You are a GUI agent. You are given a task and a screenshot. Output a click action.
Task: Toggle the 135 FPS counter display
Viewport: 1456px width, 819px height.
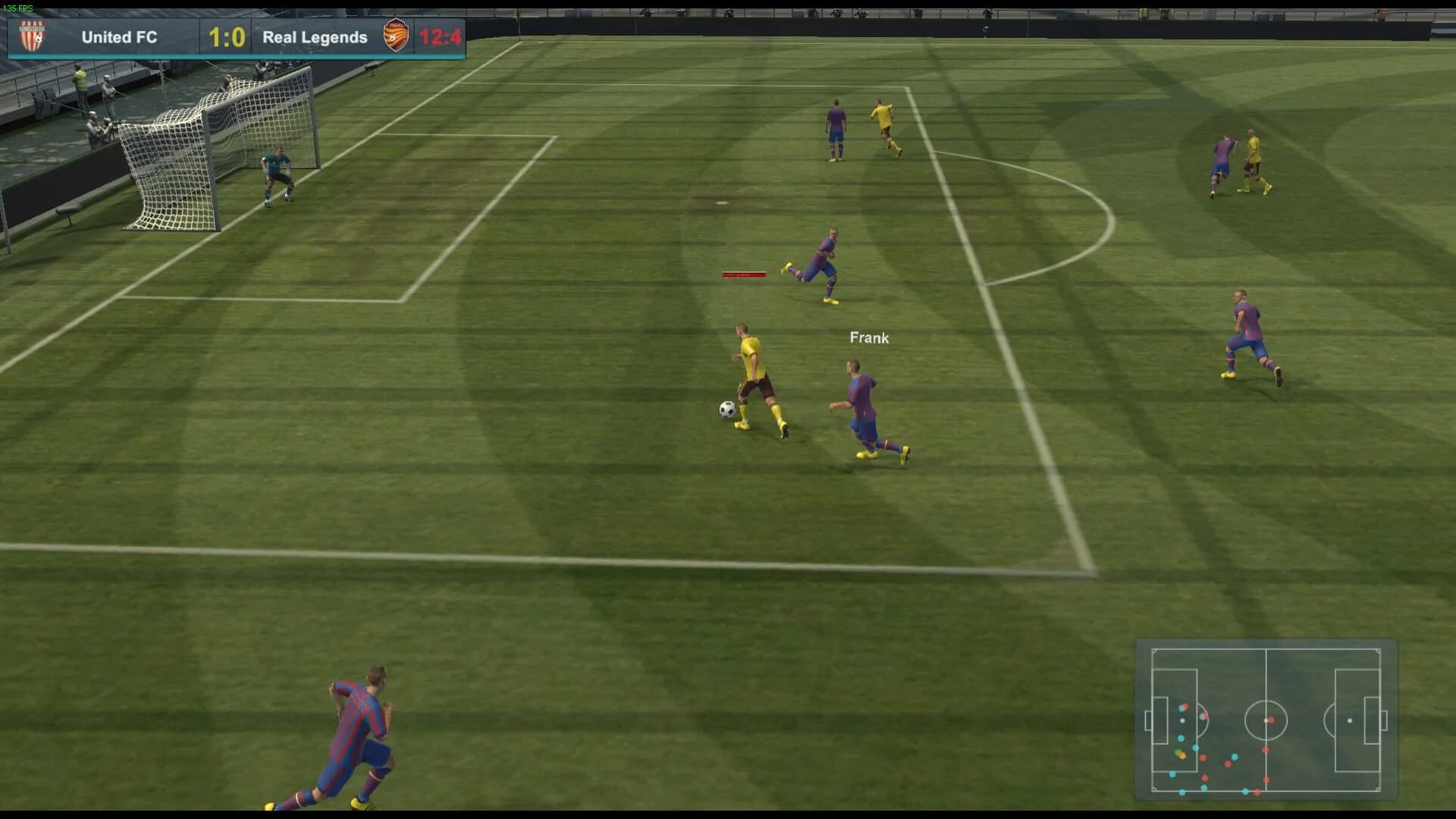[17, 6]
